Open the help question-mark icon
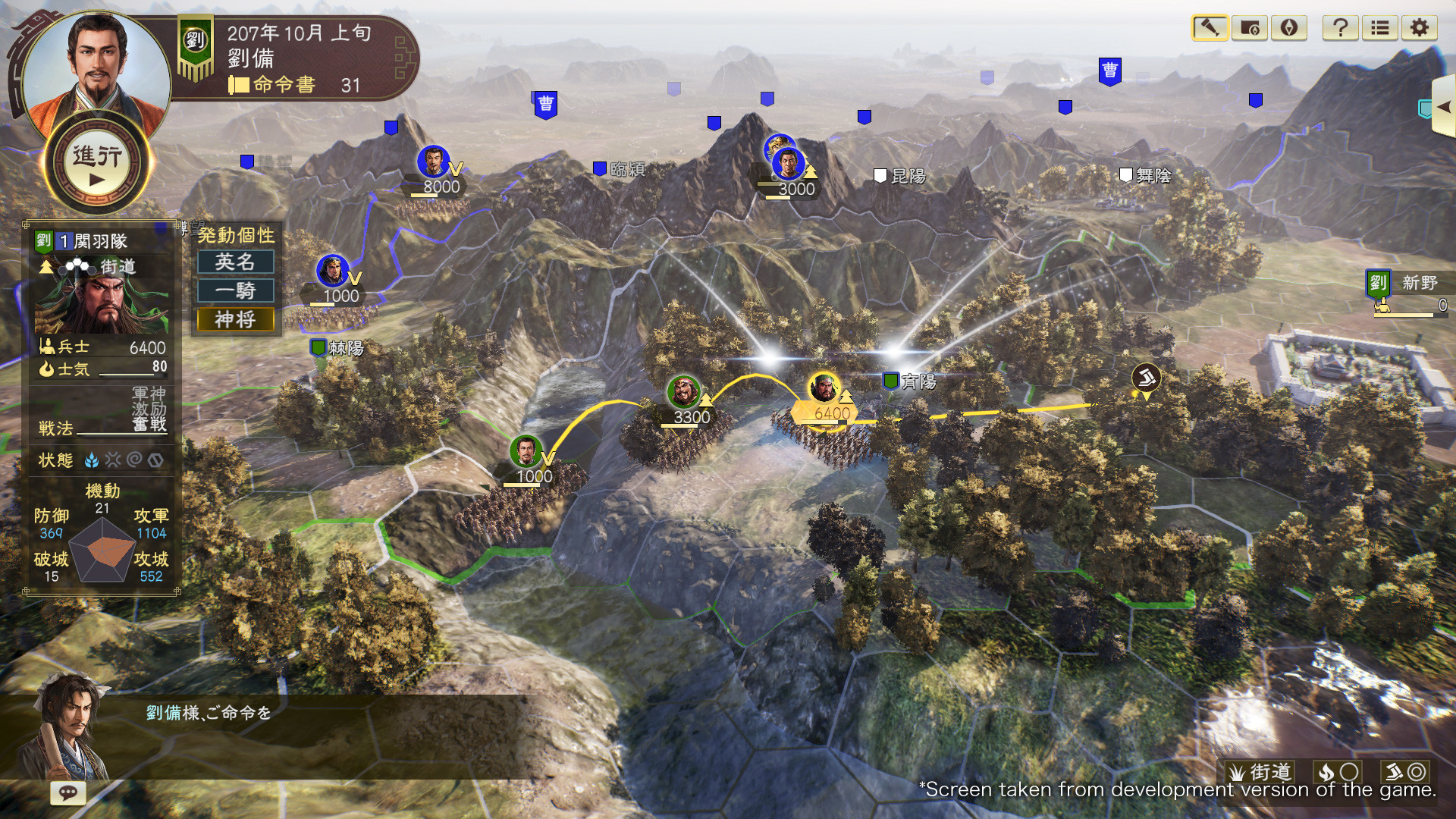Screen dimensions: 1456x819 pos(1342,29)
